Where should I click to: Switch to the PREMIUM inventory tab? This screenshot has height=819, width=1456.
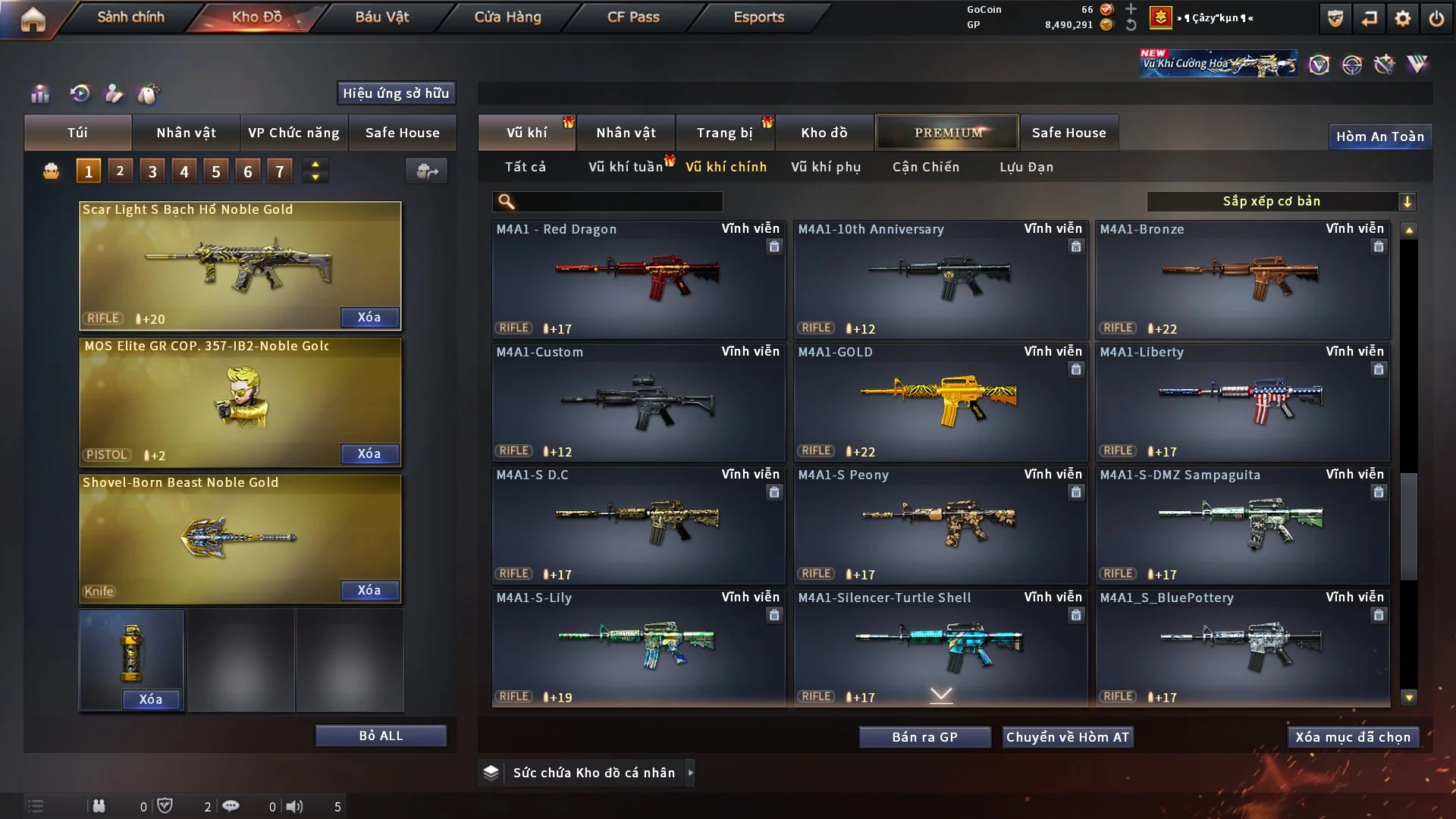[x=947, y=133]
